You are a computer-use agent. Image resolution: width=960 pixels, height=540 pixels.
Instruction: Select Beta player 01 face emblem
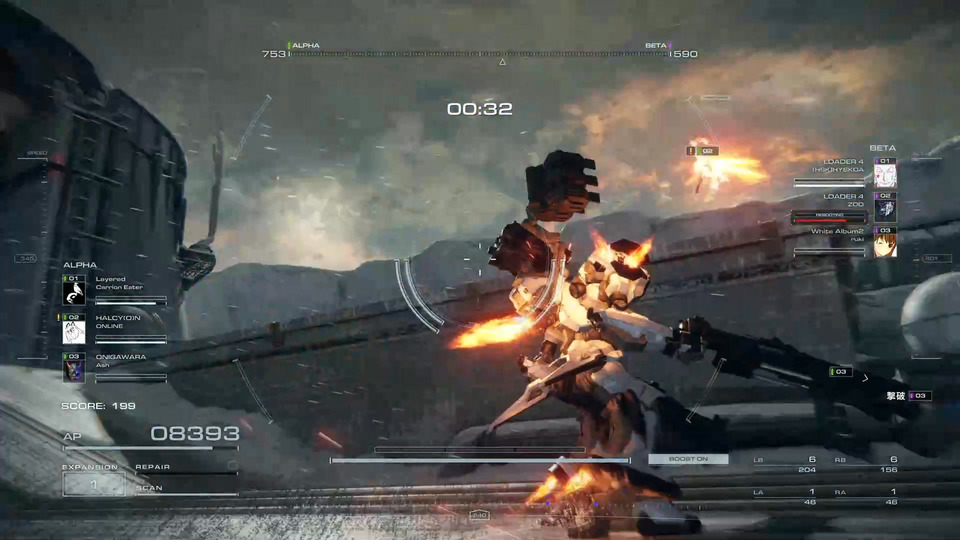pos(885,176)
